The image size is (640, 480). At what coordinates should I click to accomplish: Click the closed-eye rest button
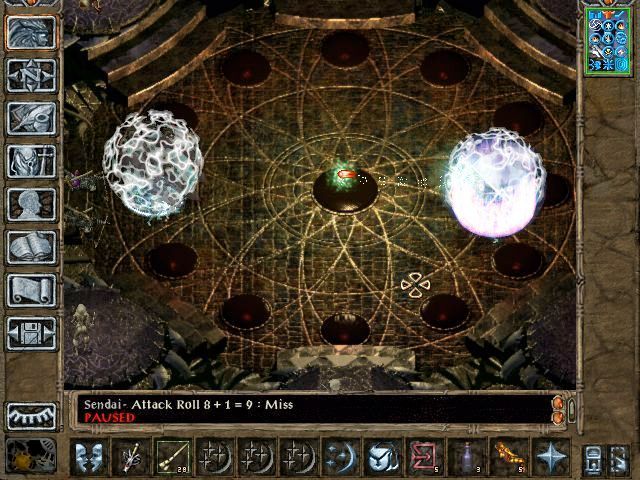(31, 416)
